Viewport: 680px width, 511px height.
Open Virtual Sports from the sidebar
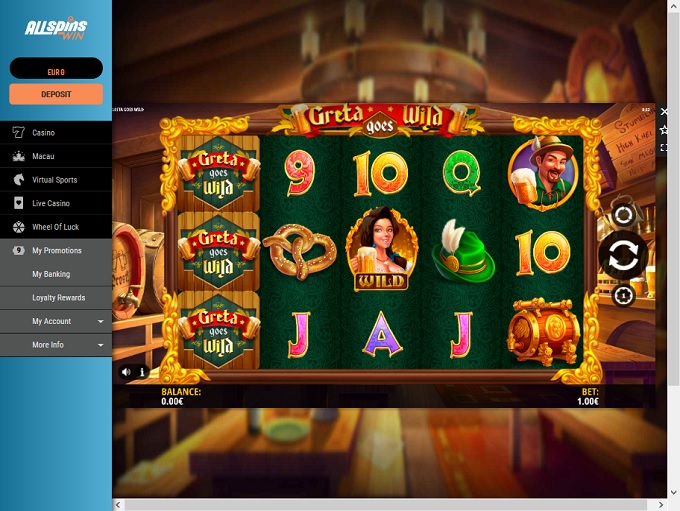click(x=54, y=180)
